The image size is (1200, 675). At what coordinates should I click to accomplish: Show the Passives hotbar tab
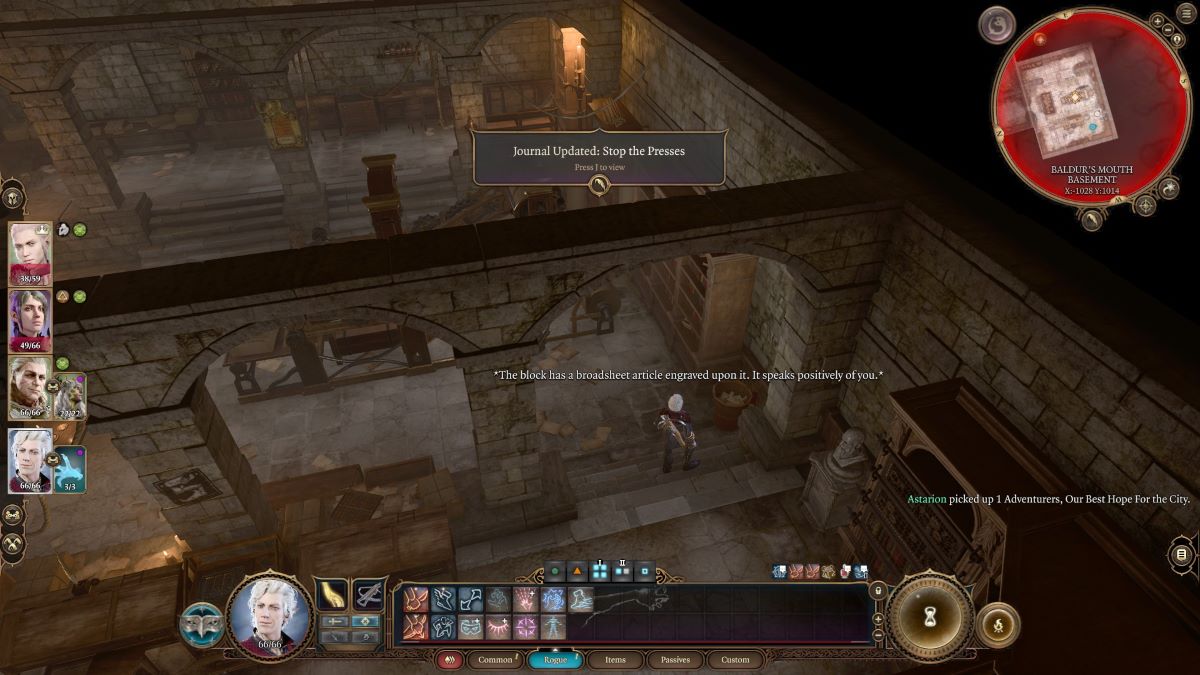click(675, 660)
